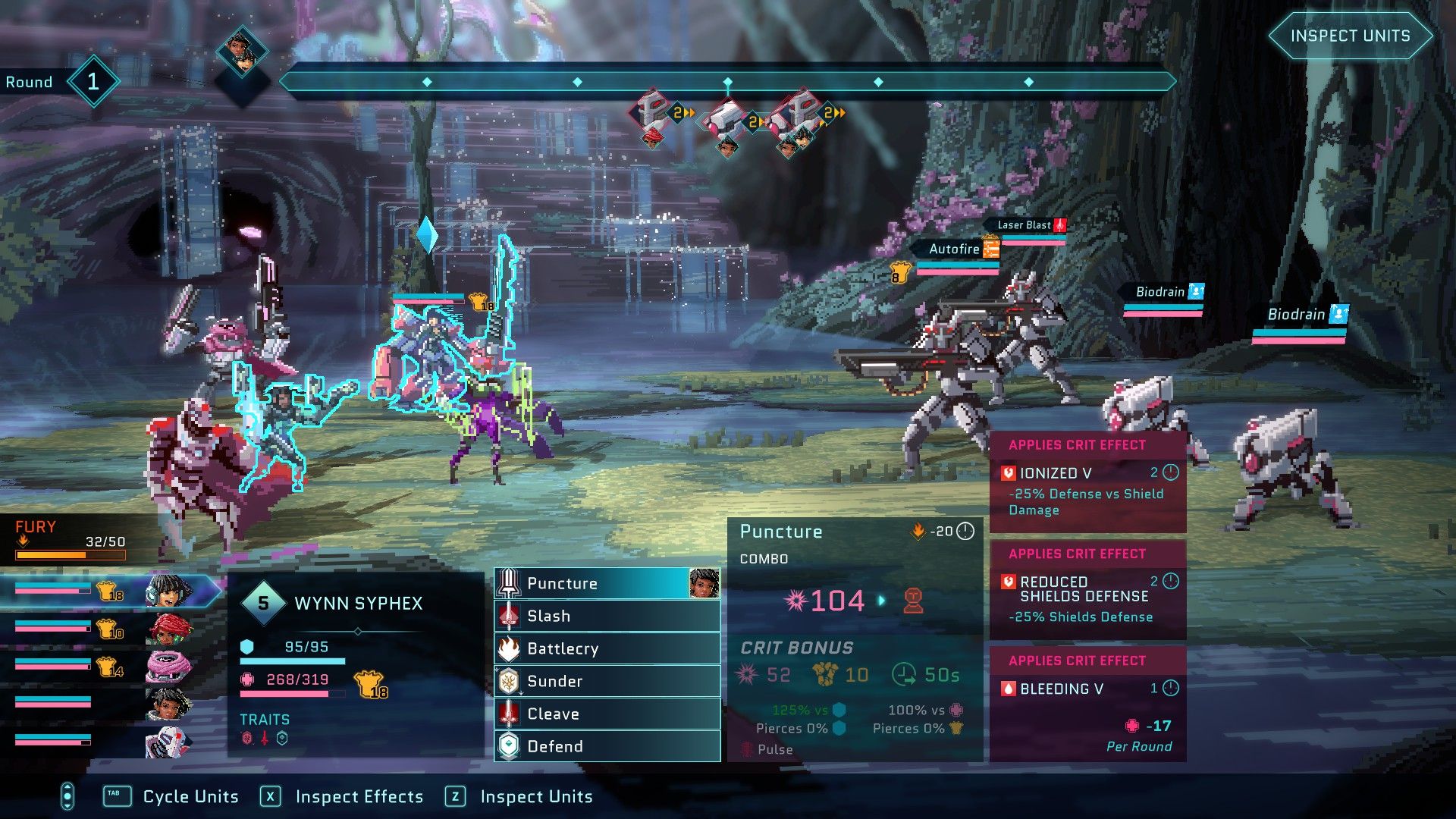The width and height of the screenshot is (1456, 819).
Task: Click Inspect Effects on the bottom bar
Action: click(x=360, y=797)
